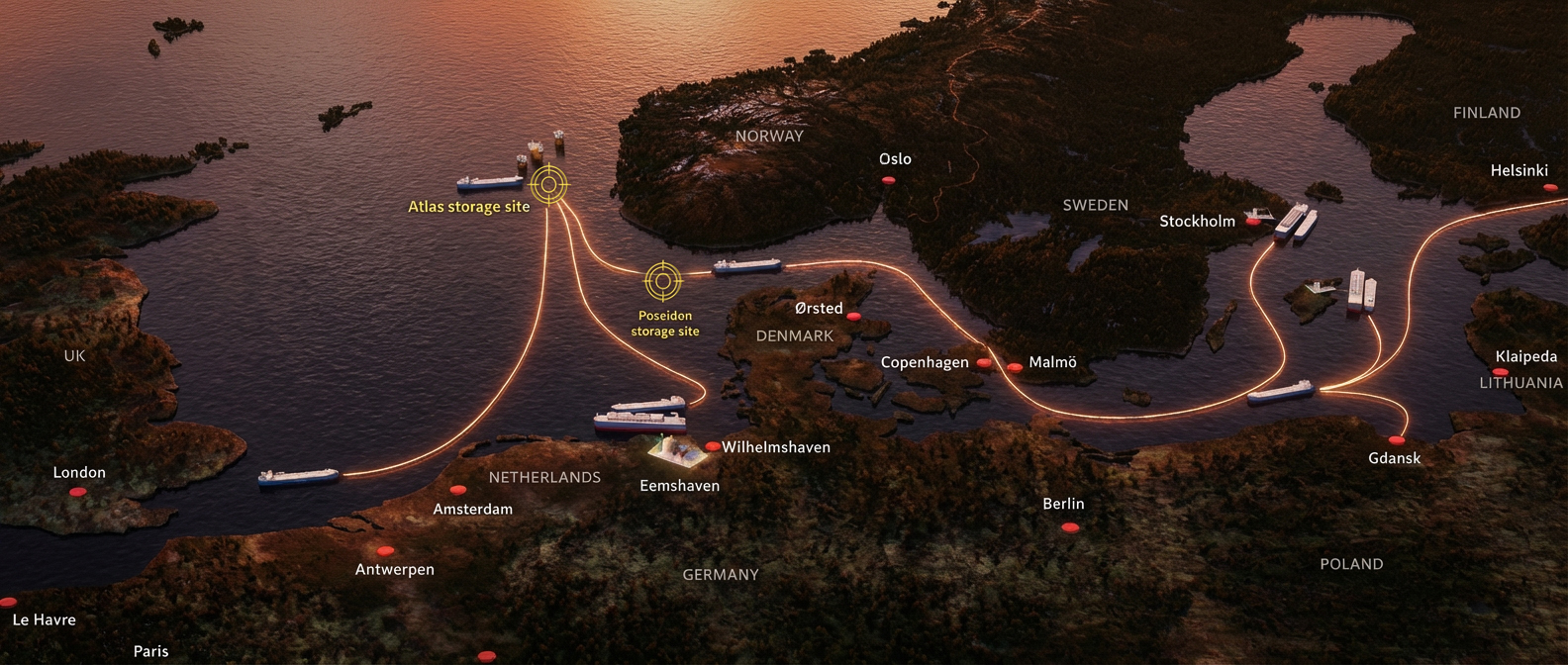Image resolution: width=1568 pixels, height=665 pixels.
Task: Choose the Malmö red marker
Action: tap(1015, 367)
